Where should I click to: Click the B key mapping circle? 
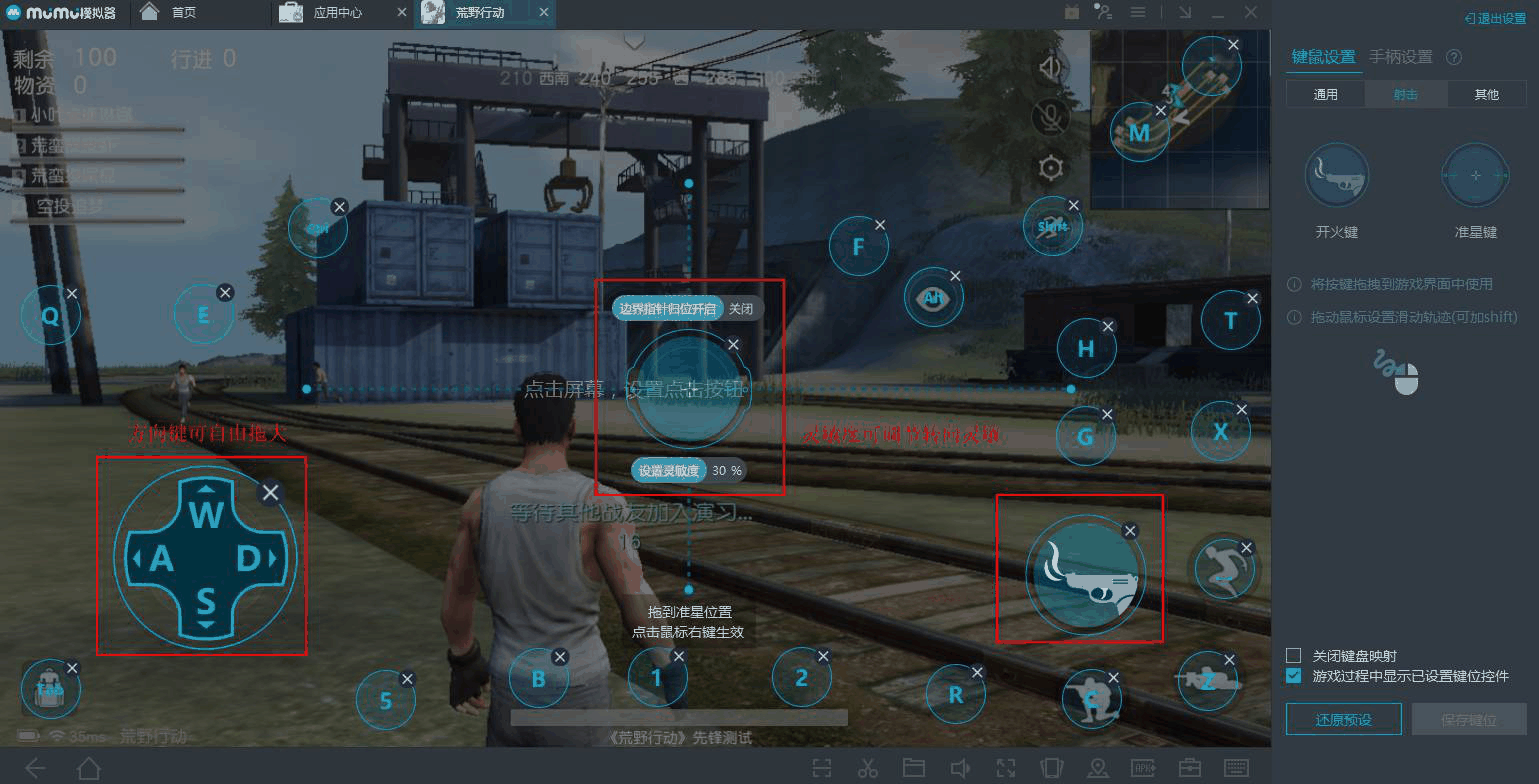tap(538, 679)
